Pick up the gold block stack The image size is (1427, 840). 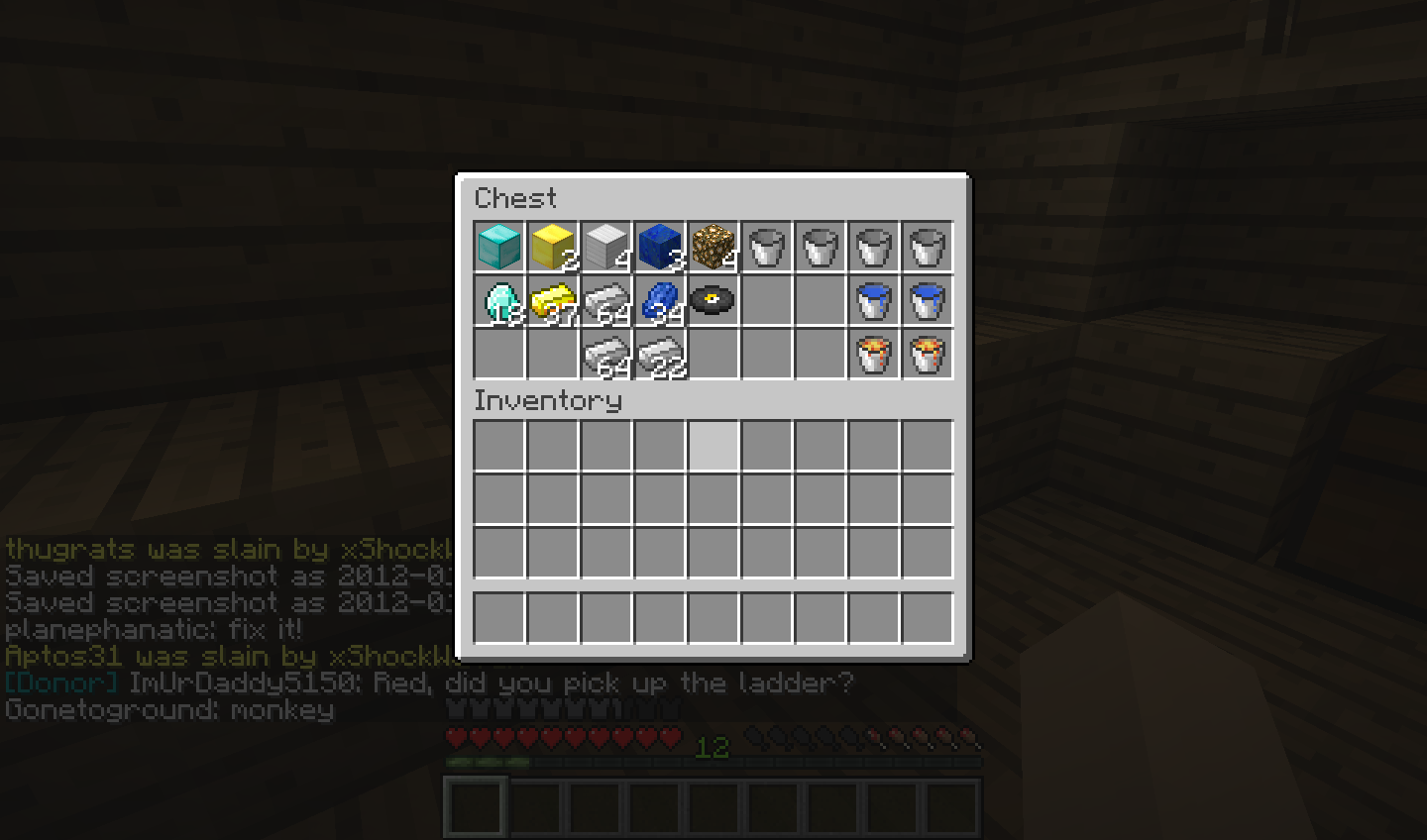[551, 247]
